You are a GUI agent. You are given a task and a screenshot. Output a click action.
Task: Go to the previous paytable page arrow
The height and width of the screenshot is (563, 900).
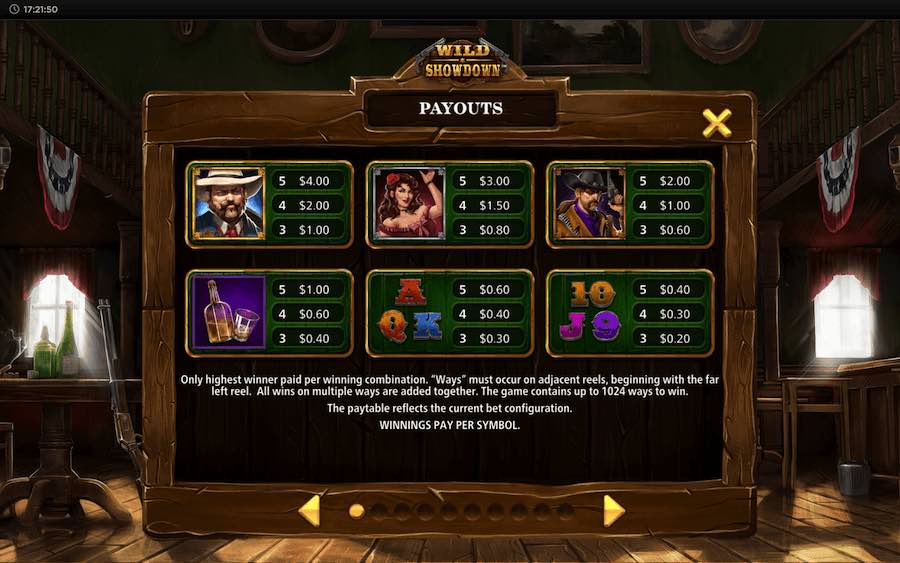point(310,510)
